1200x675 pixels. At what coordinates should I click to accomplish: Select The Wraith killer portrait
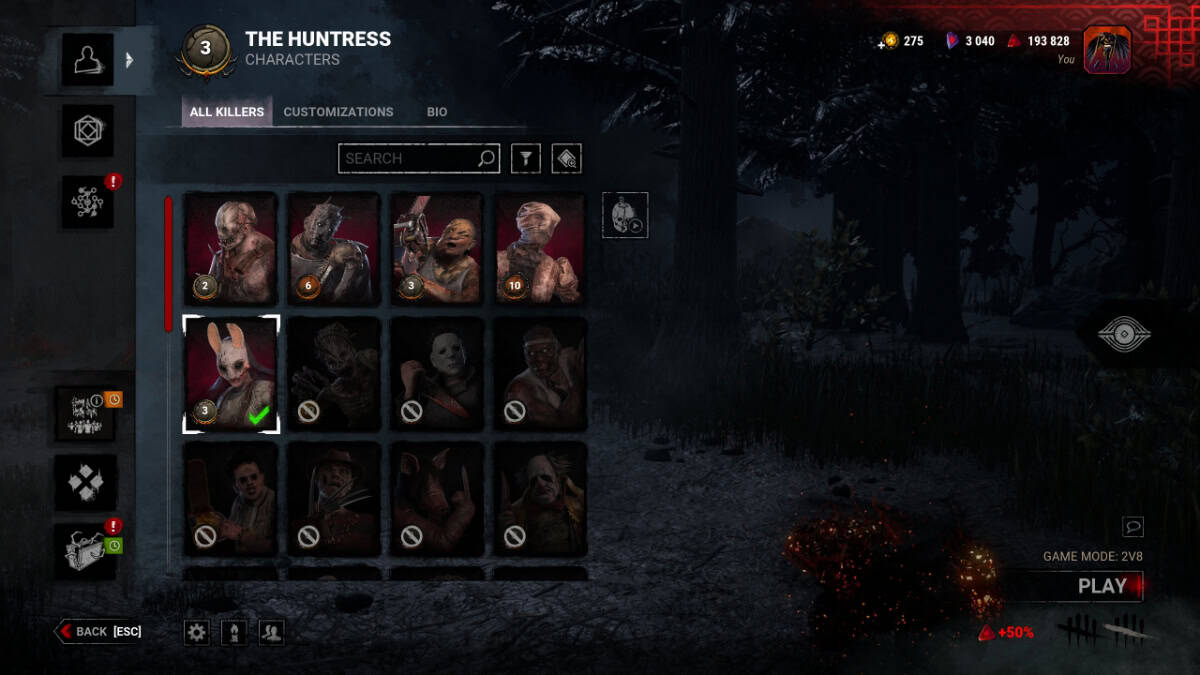[x=334, y=248]
